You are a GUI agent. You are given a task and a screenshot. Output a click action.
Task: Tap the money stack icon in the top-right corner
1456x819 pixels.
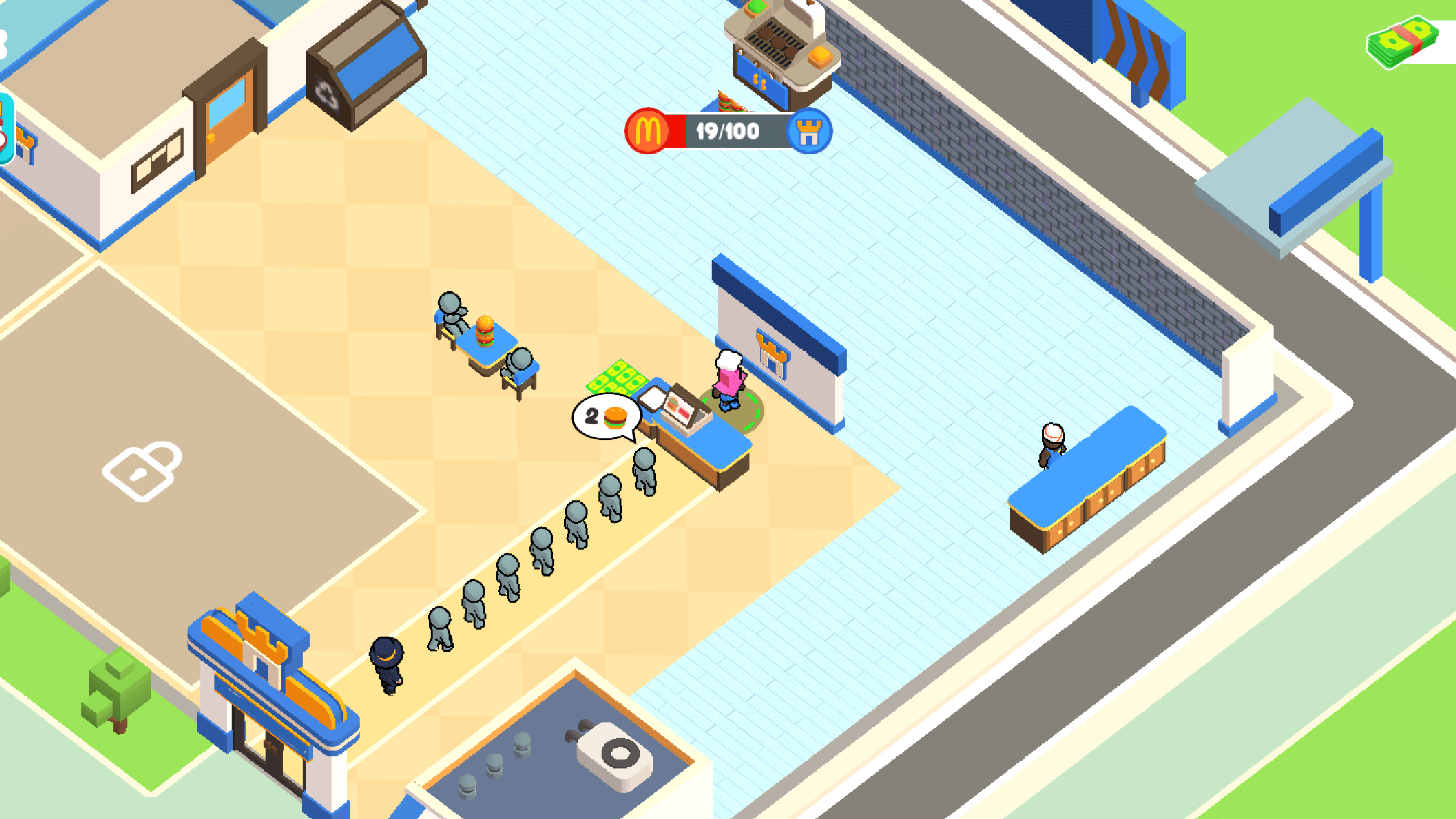tap(1402, 42)
